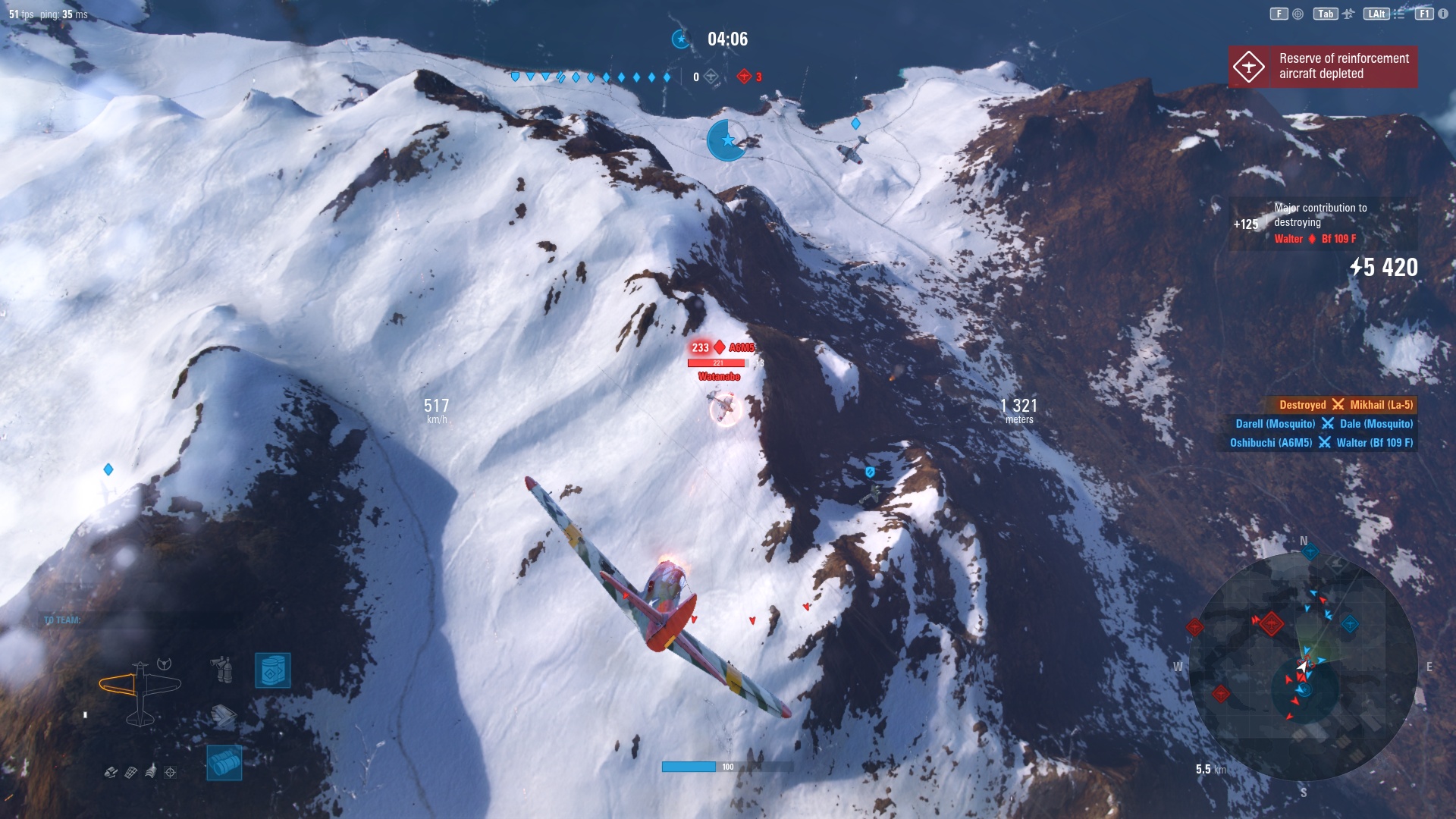Click the info icon next to the F1 keybind
The image size is (1456, 819).
tap(1443, 14)
